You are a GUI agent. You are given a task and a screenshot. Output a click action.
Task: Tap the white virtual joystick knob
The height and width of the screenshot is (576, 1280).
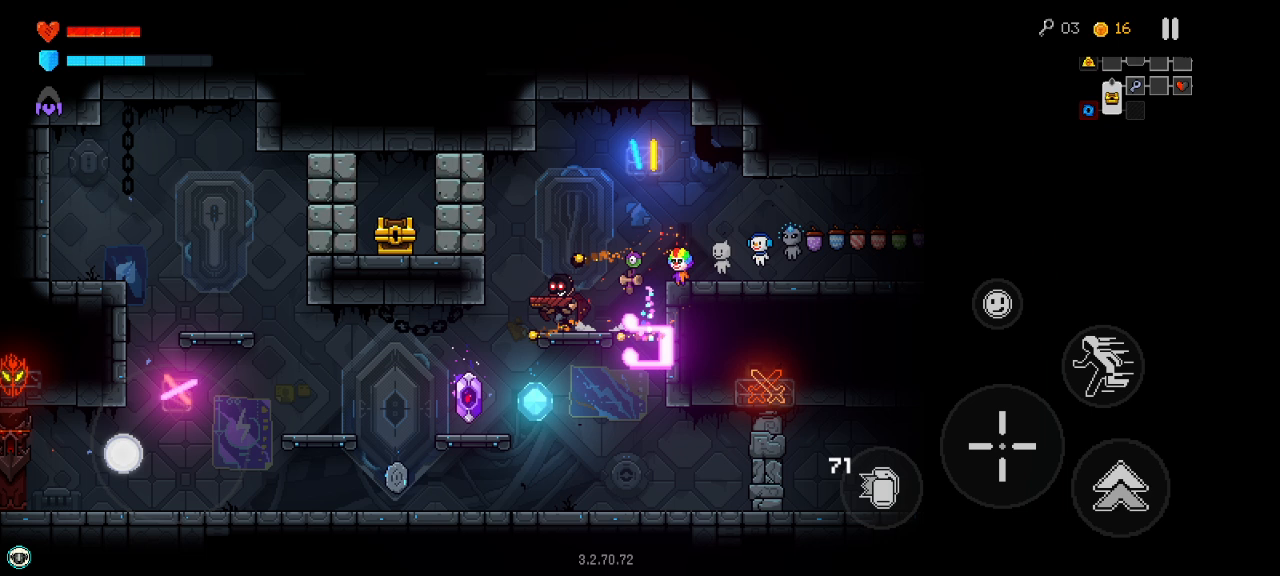(x=123, y=453)
